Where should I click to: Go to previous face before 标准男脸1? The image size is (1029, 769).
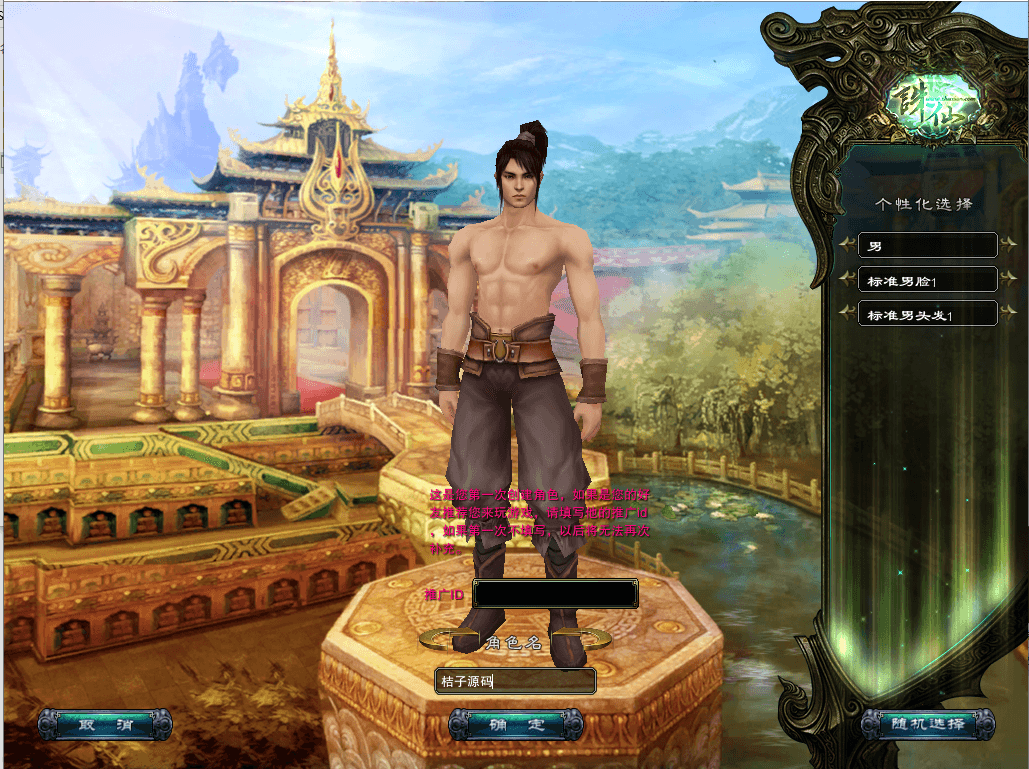[x=847, y=278]
